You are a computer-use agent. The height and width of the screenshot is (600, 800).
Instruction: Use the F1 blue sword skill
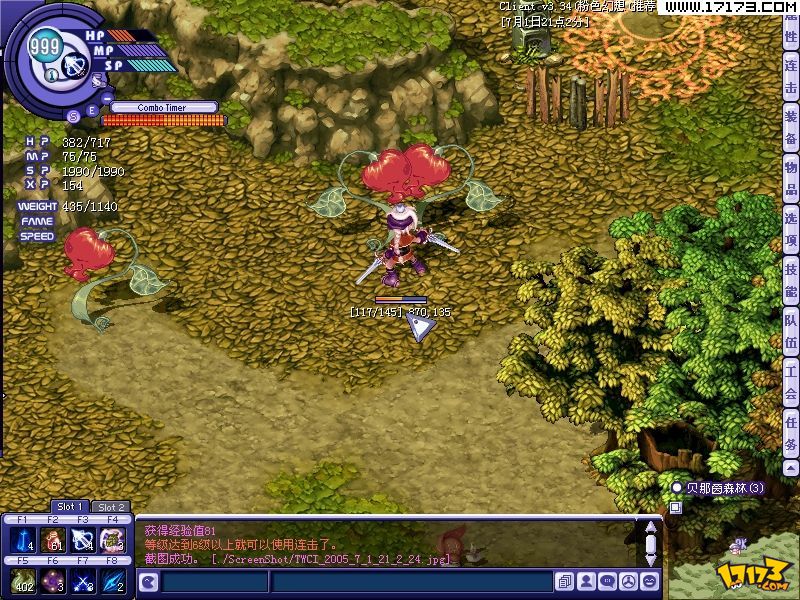point(22,541)
